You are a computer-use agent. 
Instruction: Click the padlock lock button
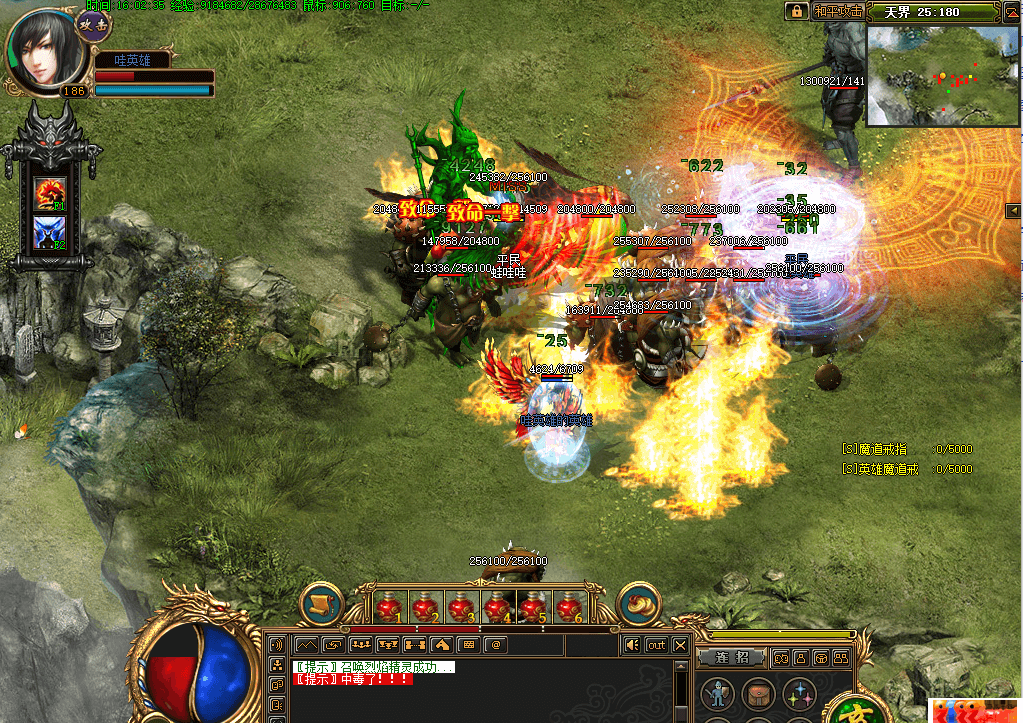[x=796, y=12]
